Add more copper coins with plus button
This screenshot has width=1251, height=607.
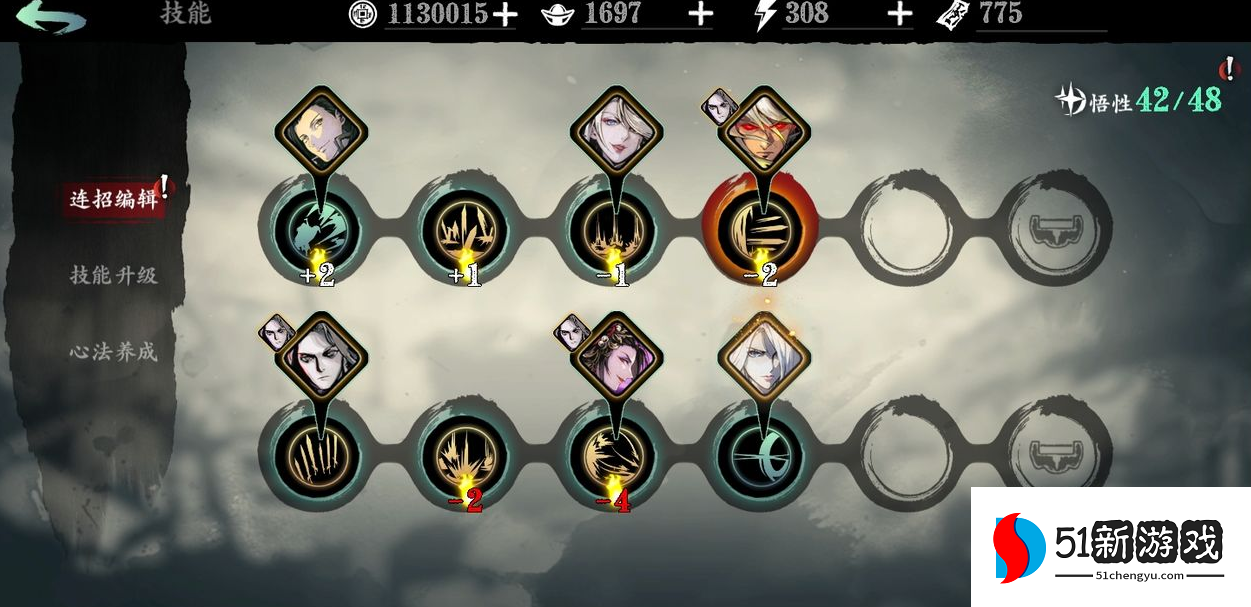tap(505, 14)
